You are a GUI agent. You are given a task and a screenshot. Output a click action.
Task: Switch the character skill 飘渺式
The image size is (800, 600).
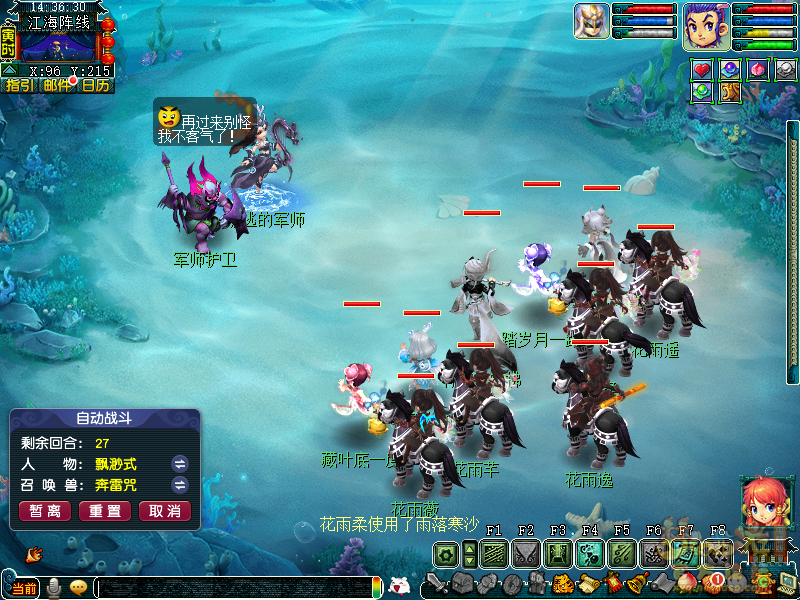[180, 464]
